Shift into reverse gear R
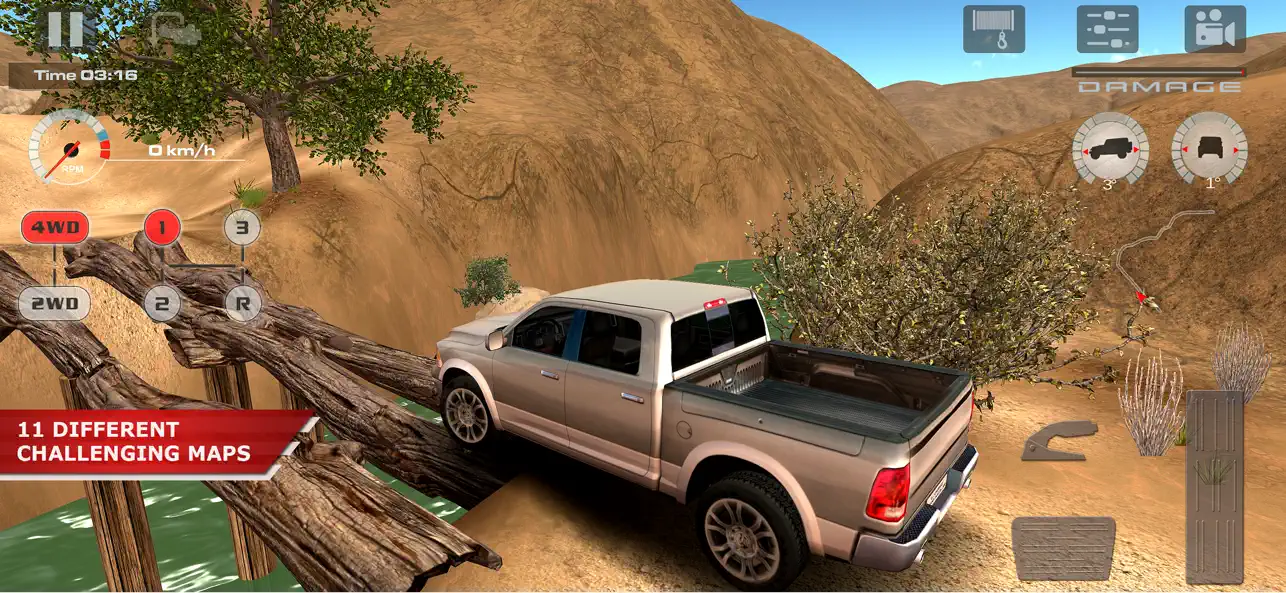Image resolution: width=1286 pixels, height=593 pixels. tap(242, 303)
